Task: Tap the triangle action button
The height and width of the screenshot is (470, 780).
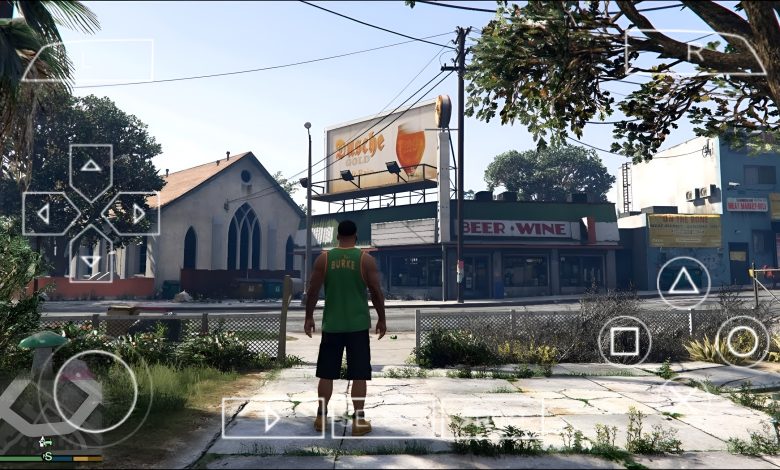Action: tap(683, 282)
